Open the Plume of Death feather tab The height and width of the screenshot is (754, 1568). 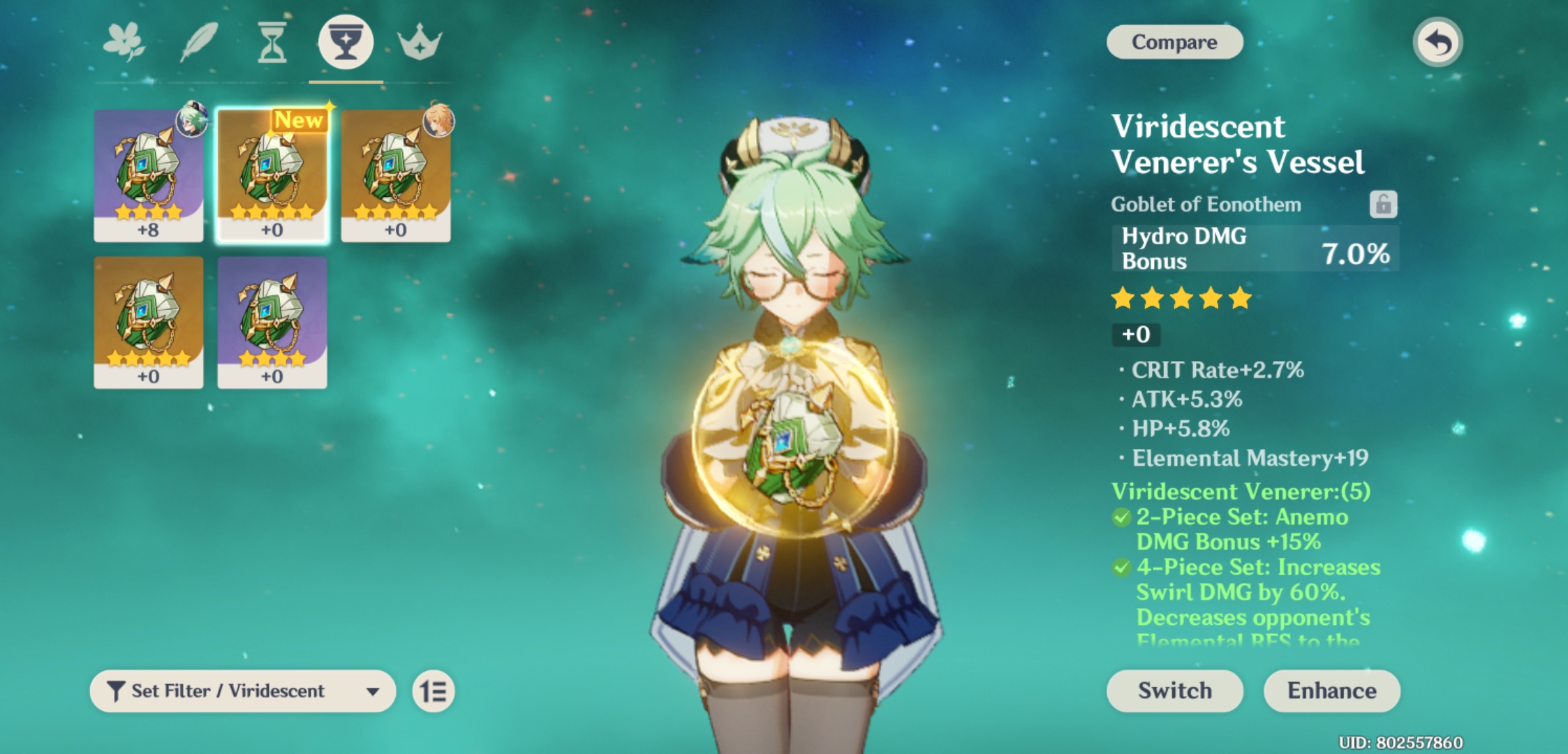click(199, 42)
